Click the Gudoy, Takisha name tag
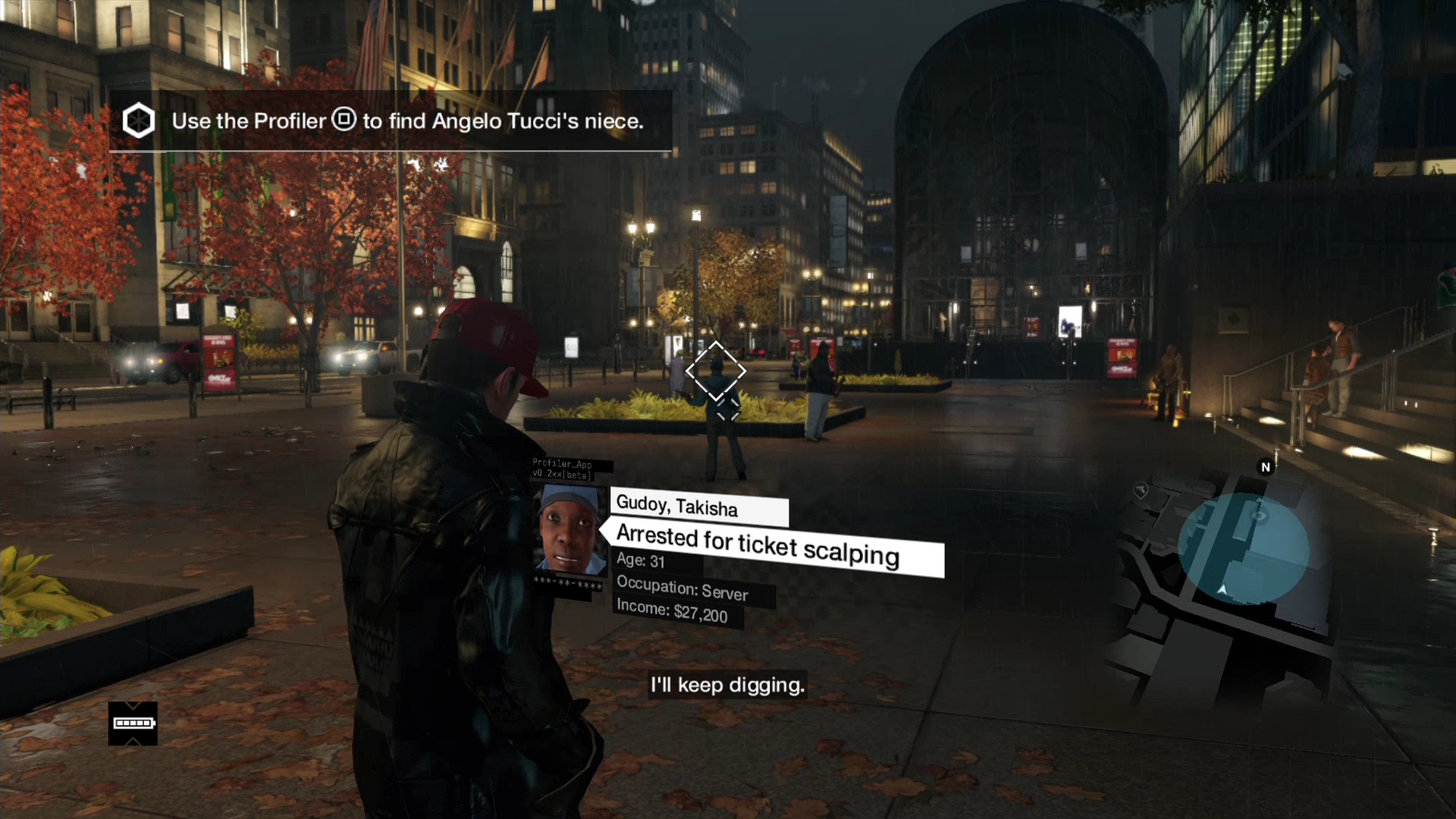 [x=698, y=507]
